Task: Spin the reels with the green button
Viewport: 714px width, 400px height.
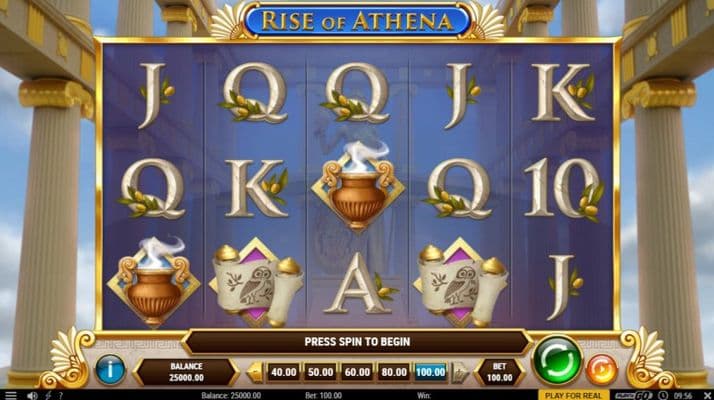Action: (557, 360)
